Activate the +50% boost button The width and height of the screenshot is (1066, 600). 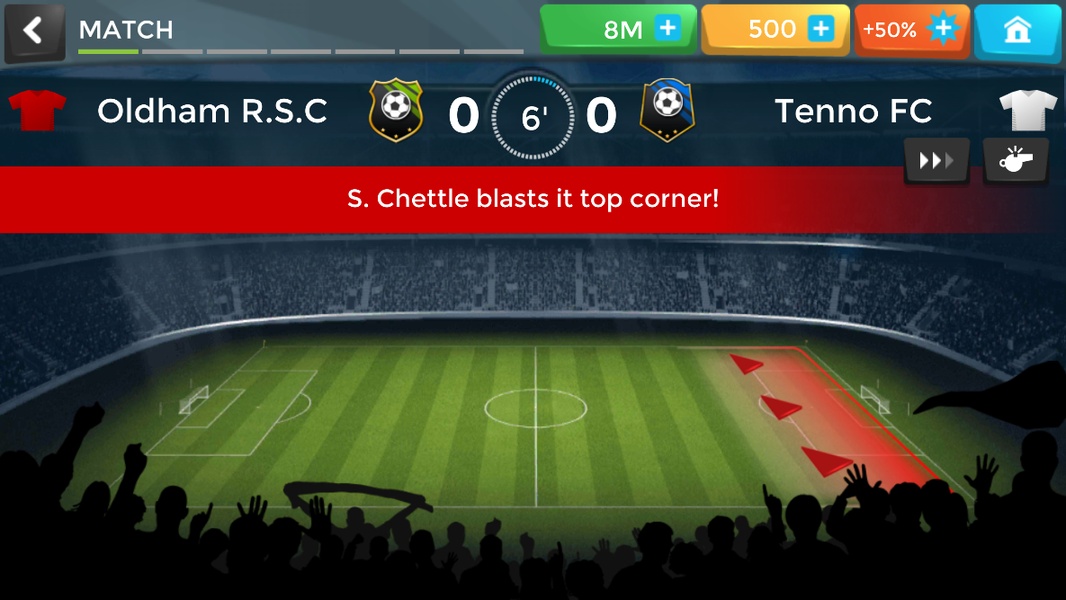click(x=911, y=30)
